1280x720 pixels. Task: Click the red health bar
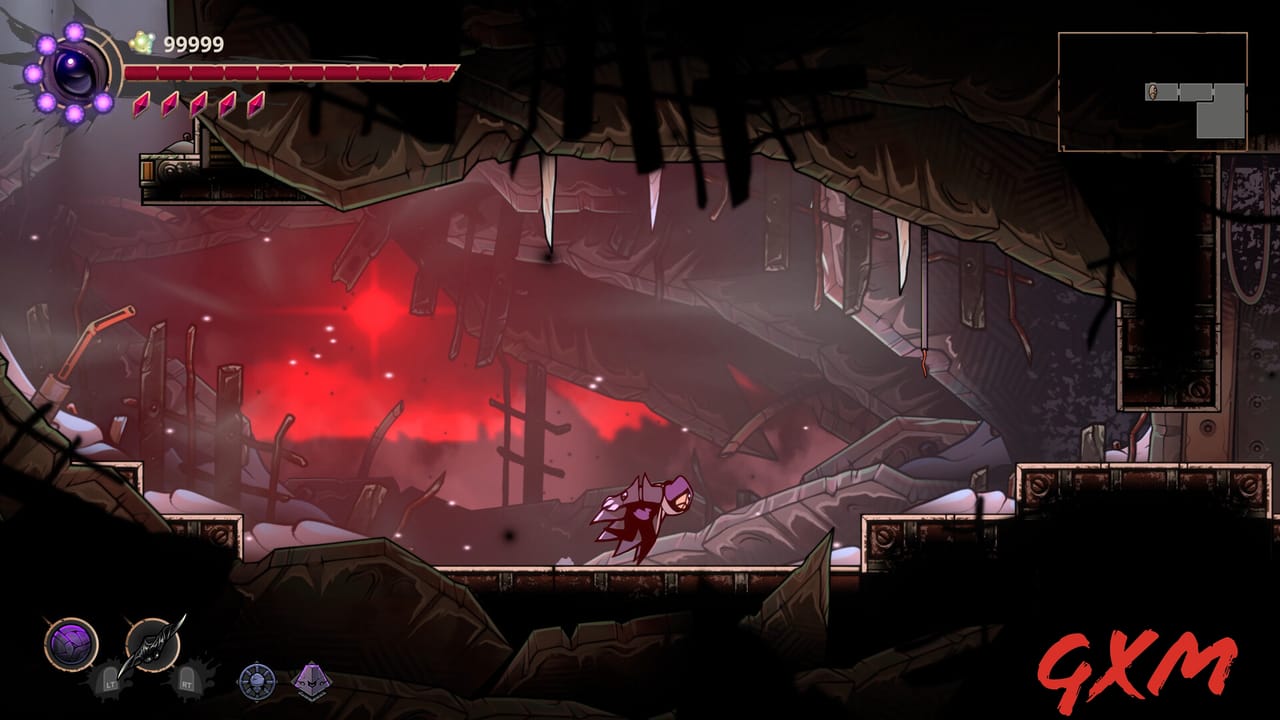(x=290, y=72)
